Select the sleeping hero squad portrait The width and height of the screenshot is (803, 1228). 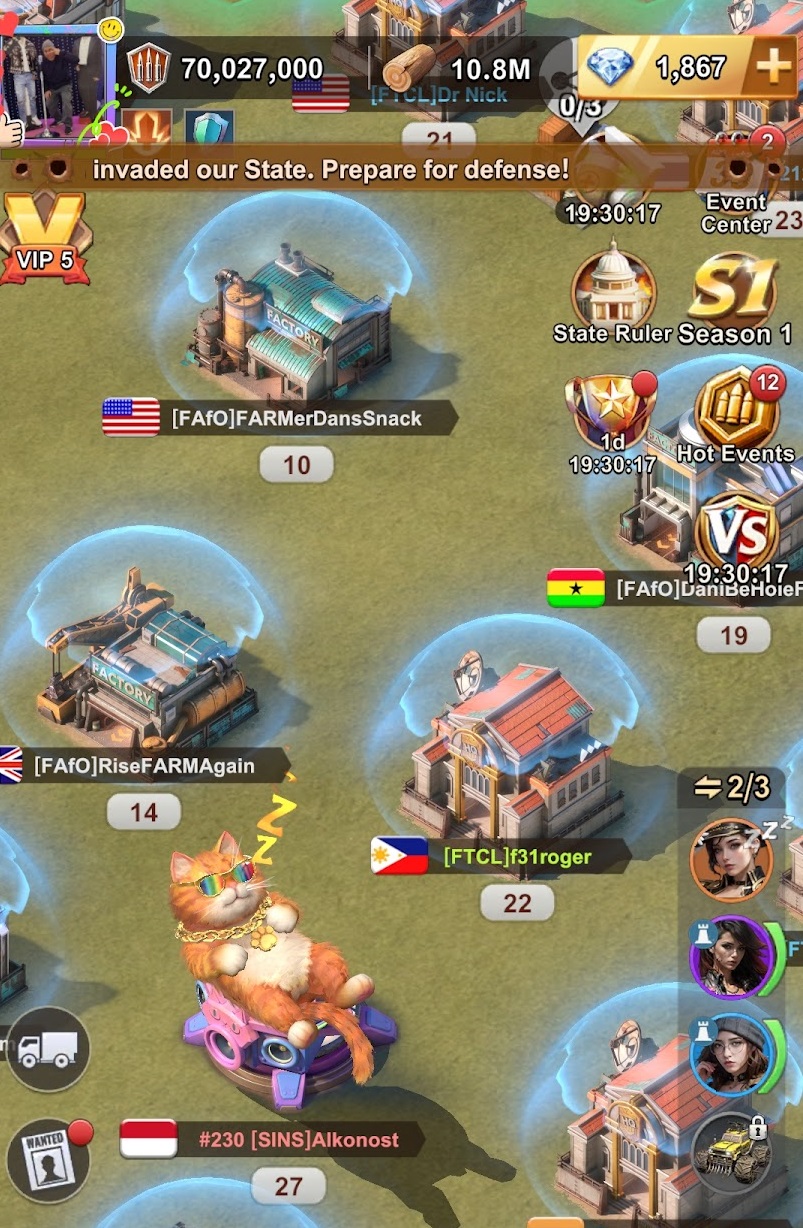click(x=731, y=859)
